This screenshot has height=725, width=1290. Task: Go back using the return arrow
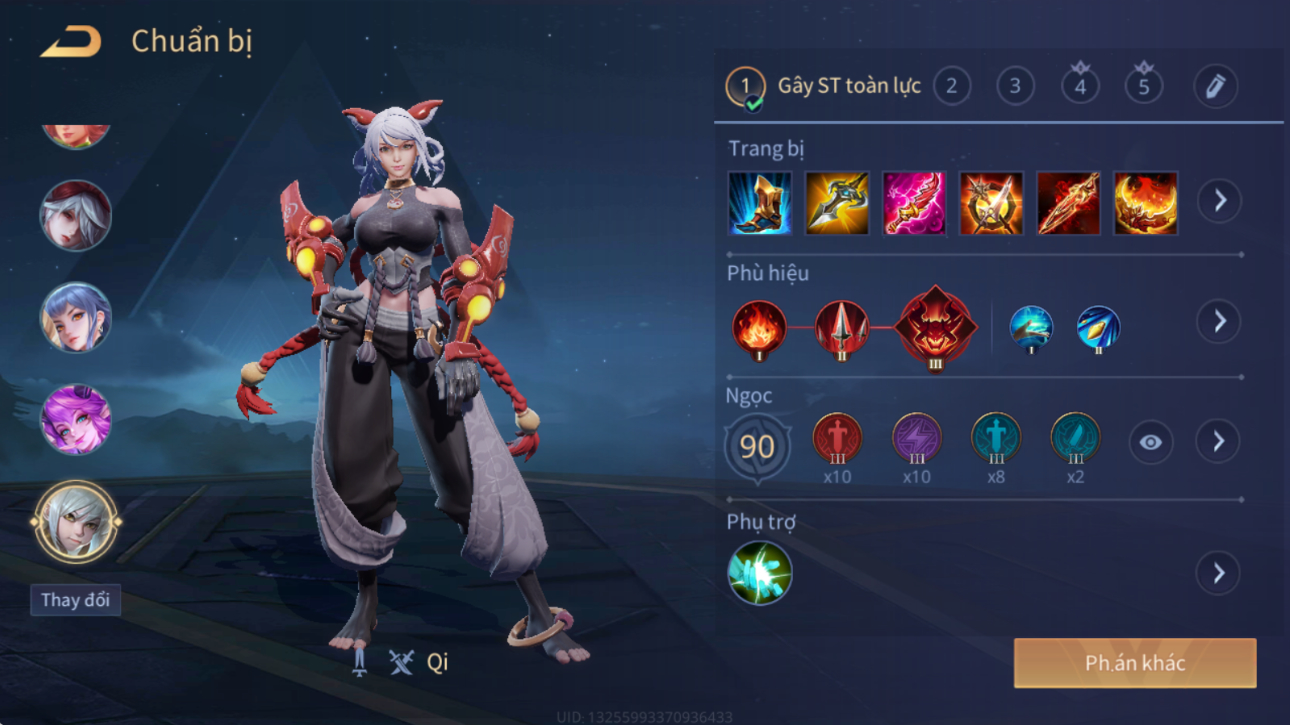[x=71, y=42]
